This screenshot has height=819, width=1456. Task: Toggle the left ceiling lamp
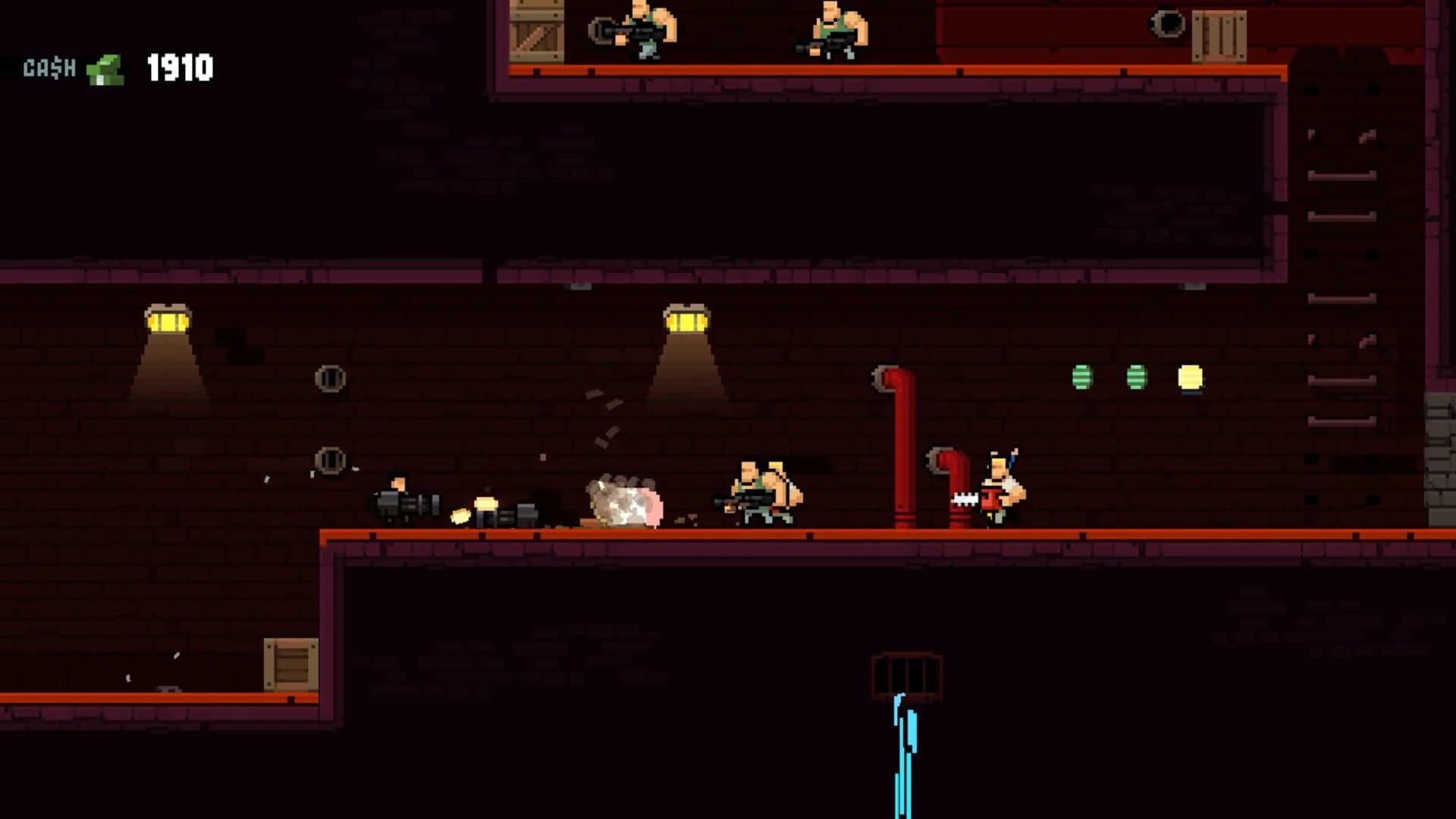click(167, 318)
